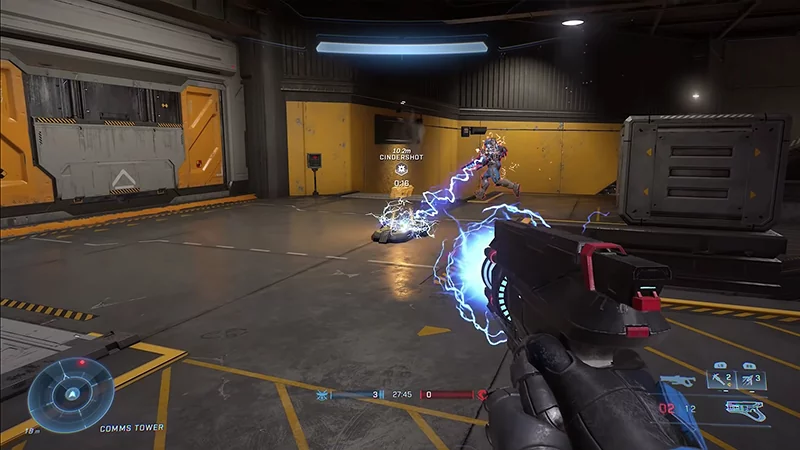Click the motion tracker radar
The width and height of the screenshot is (800, 450).
(x=70, y=394)
